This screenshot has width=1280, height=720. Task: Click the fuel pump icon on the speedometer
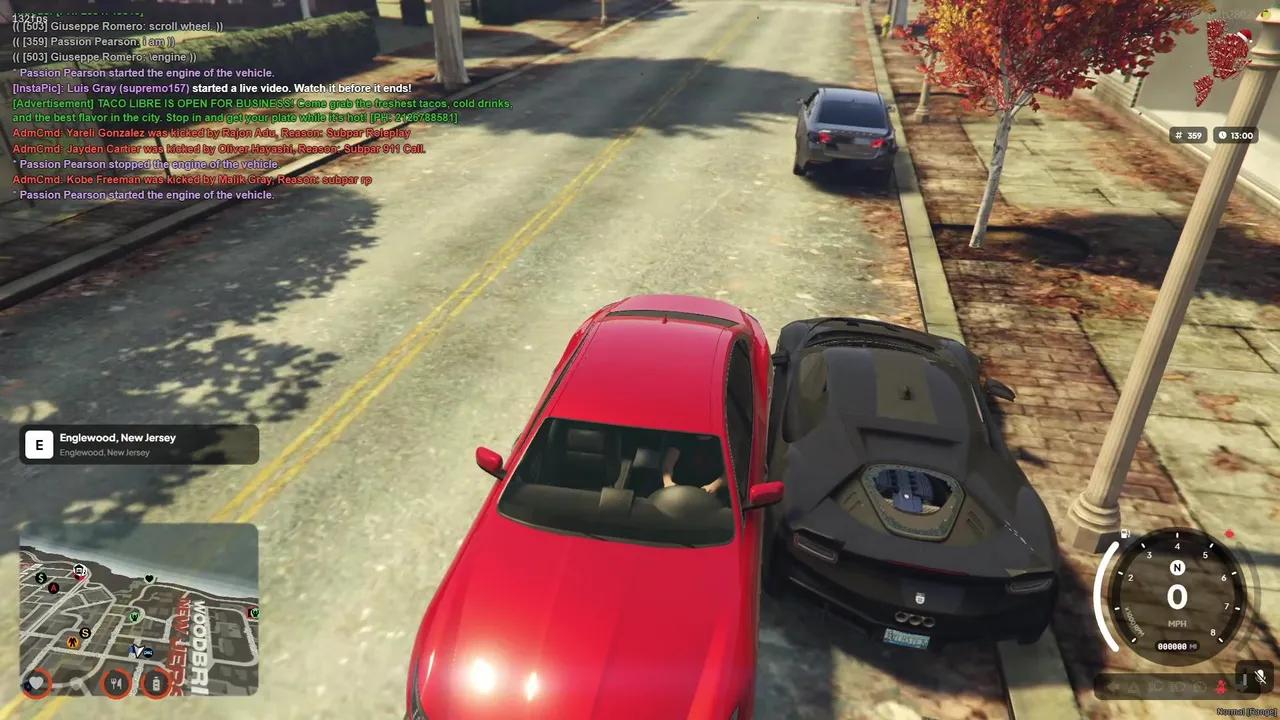pyautogui.click(x=1125, y=533)
